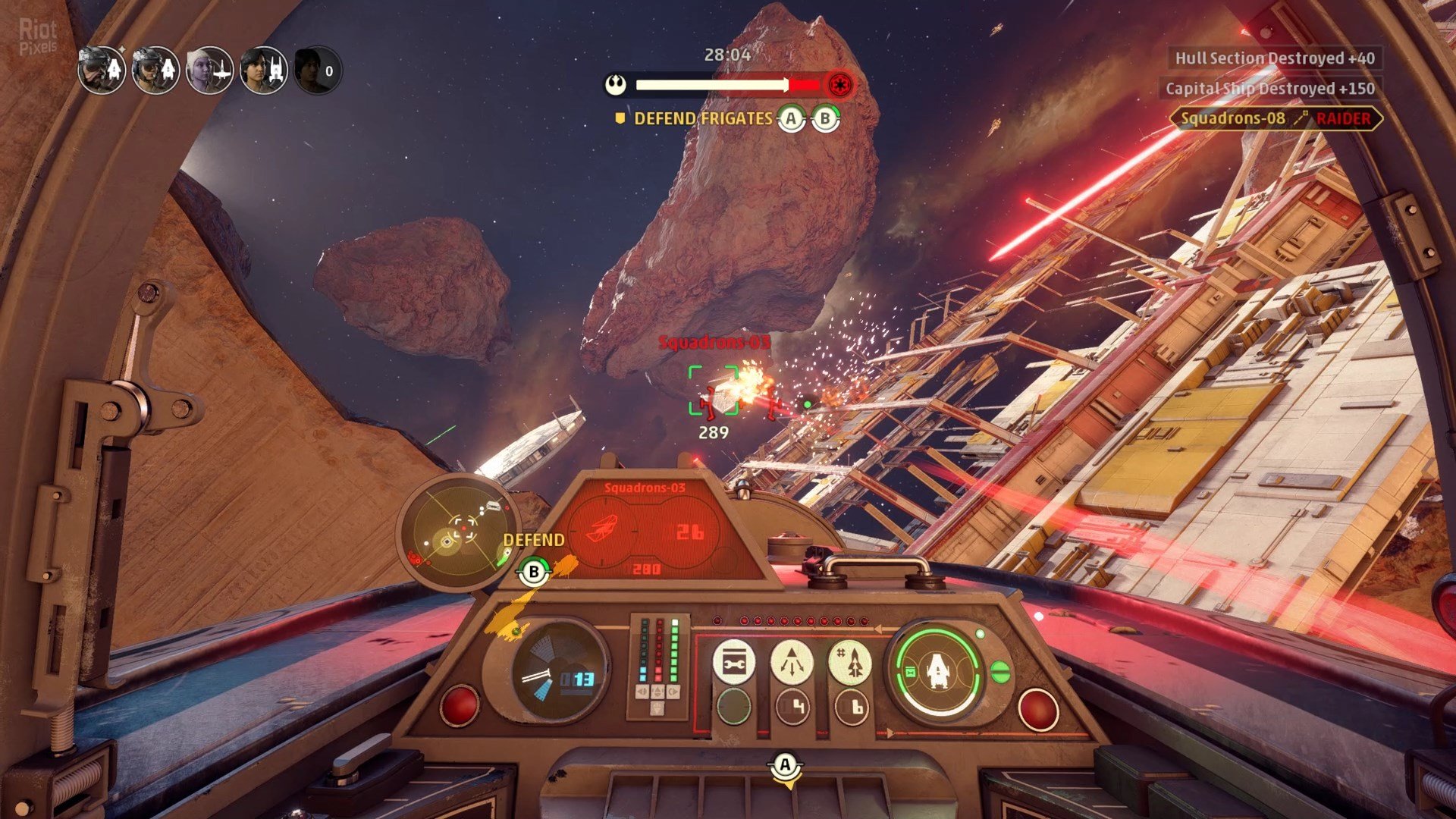This screenshot has width=1456, height=819.
Task: Select frigate A marker beside objective text
Action: pyautogui.click(x=791, y=119)
